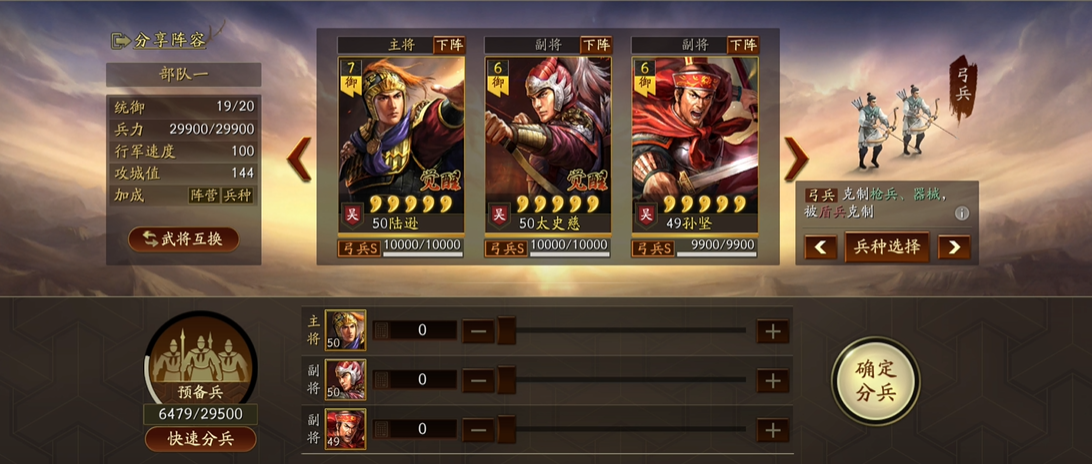Switch to the previous troop type

pyautogui.click(x=821, y=247)
